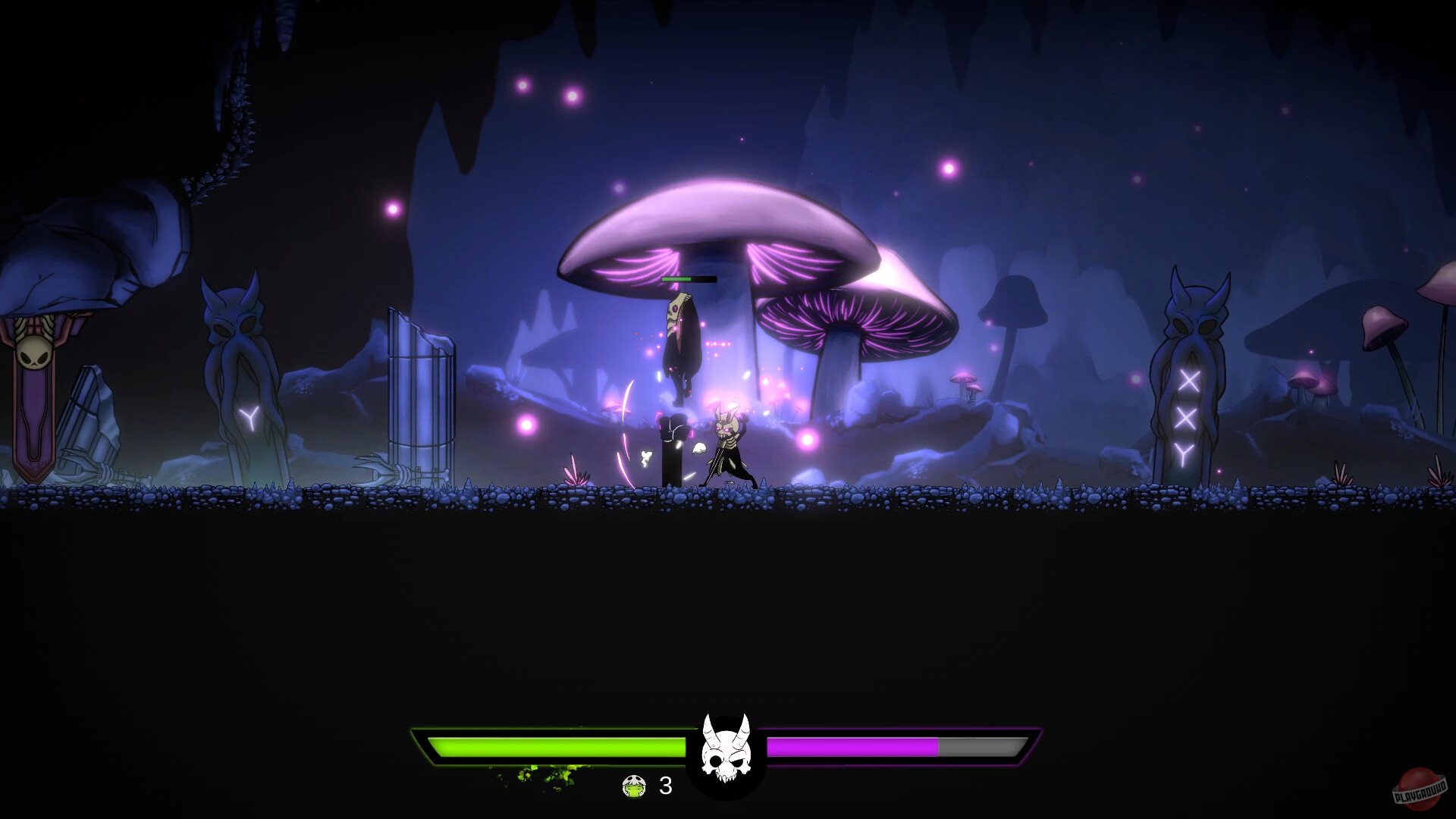Screen dimensions: 1456x819
Task: Select the green healing flask icon
Action: [x=634, y=788]
